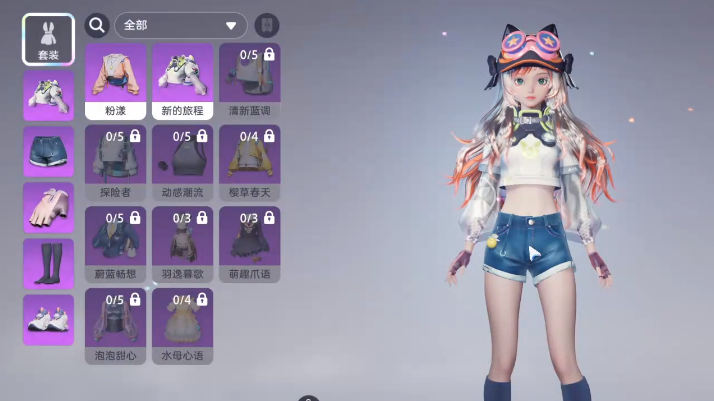Open the 全部 filter dropdown
The height and width of the screenshot is (401, 714).
pos(181,25)
